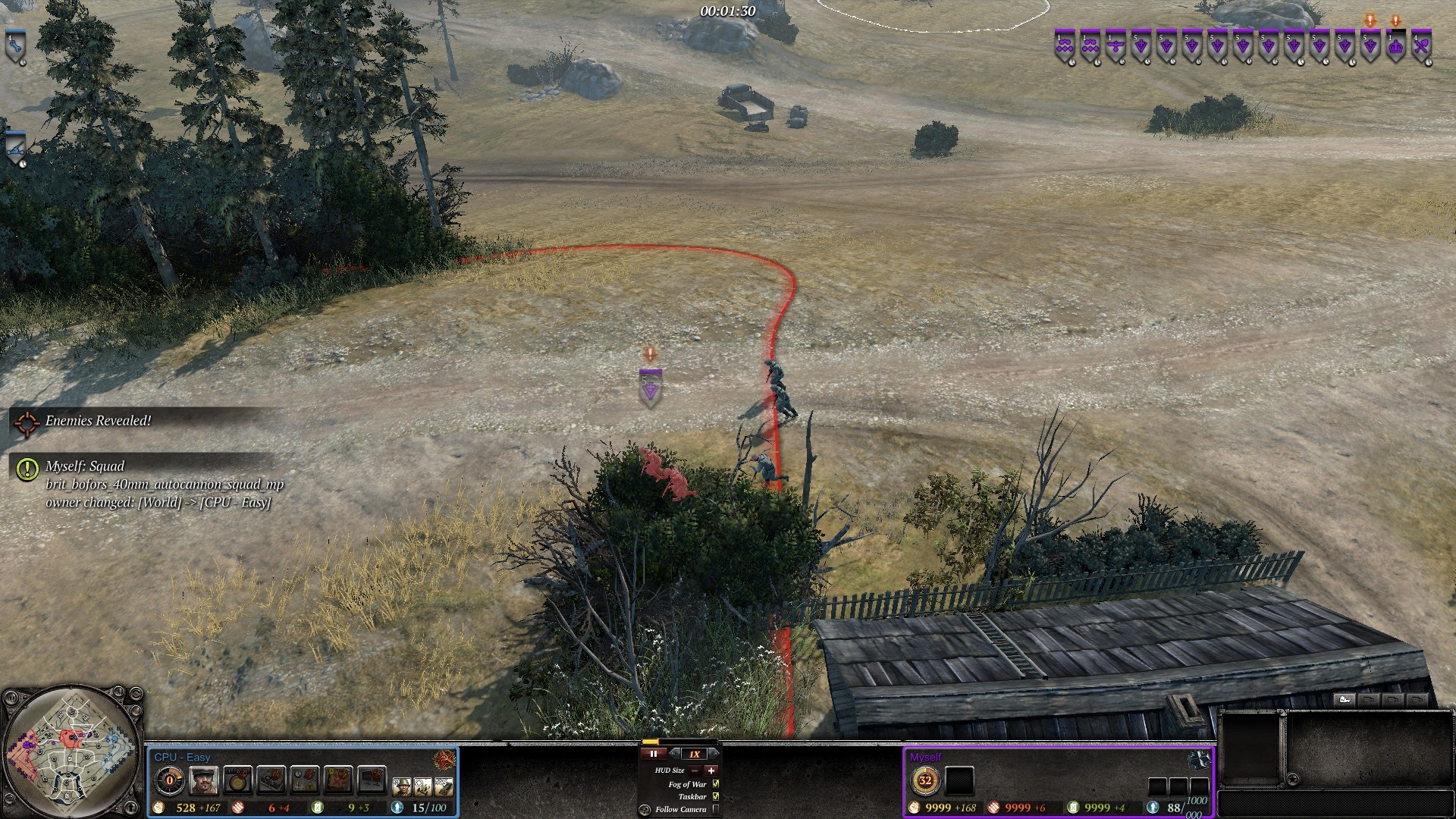Slow down playback with the left arrow
This screenshot has width=1456, height=819.
pyautogui.click(x=675, y=754)
